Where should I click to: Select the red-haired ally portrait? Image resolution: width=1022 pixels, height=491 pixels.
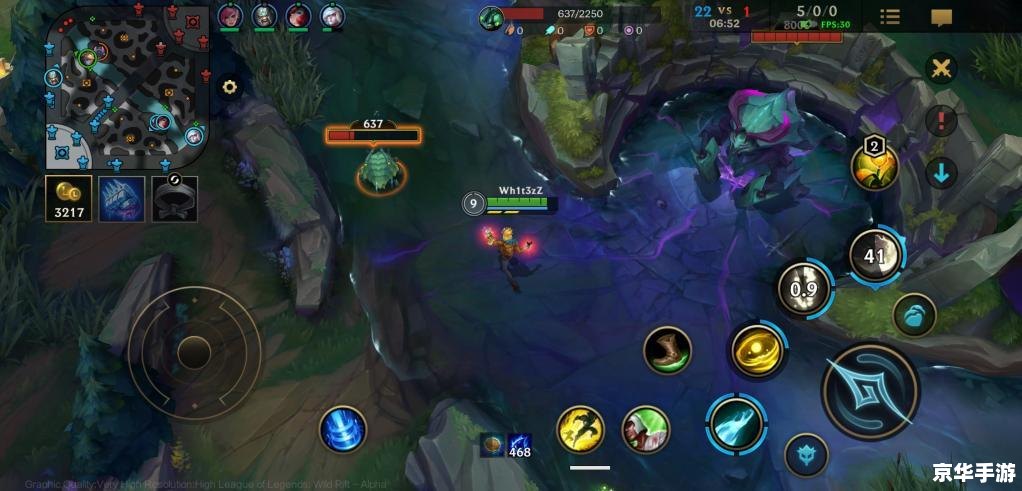298,15
